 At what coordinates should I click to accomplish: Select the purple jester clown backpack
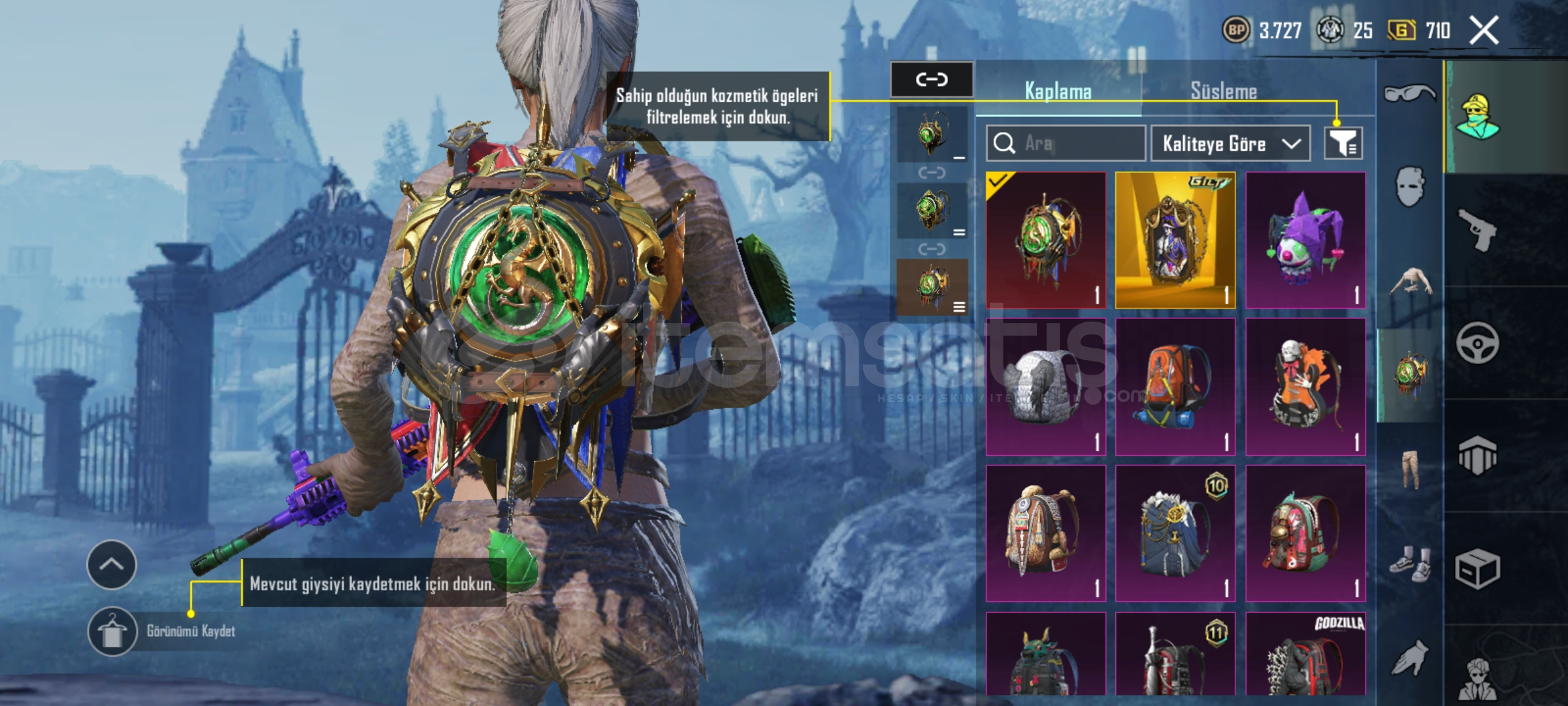coord(1305,240)
